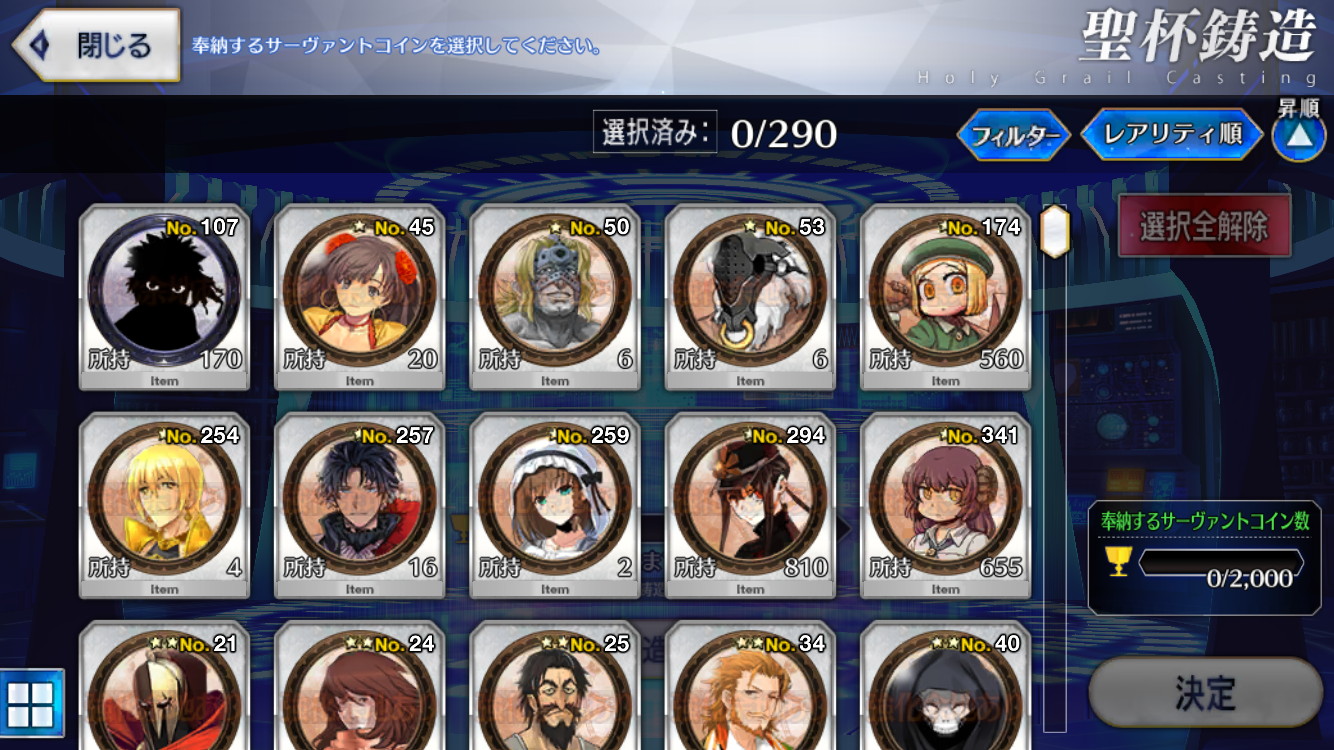Image resolution: width=1334 pixels, height=750 pixels.
Task: Select the No. 21 helmeted servant coin
Action: click(164, 690)
